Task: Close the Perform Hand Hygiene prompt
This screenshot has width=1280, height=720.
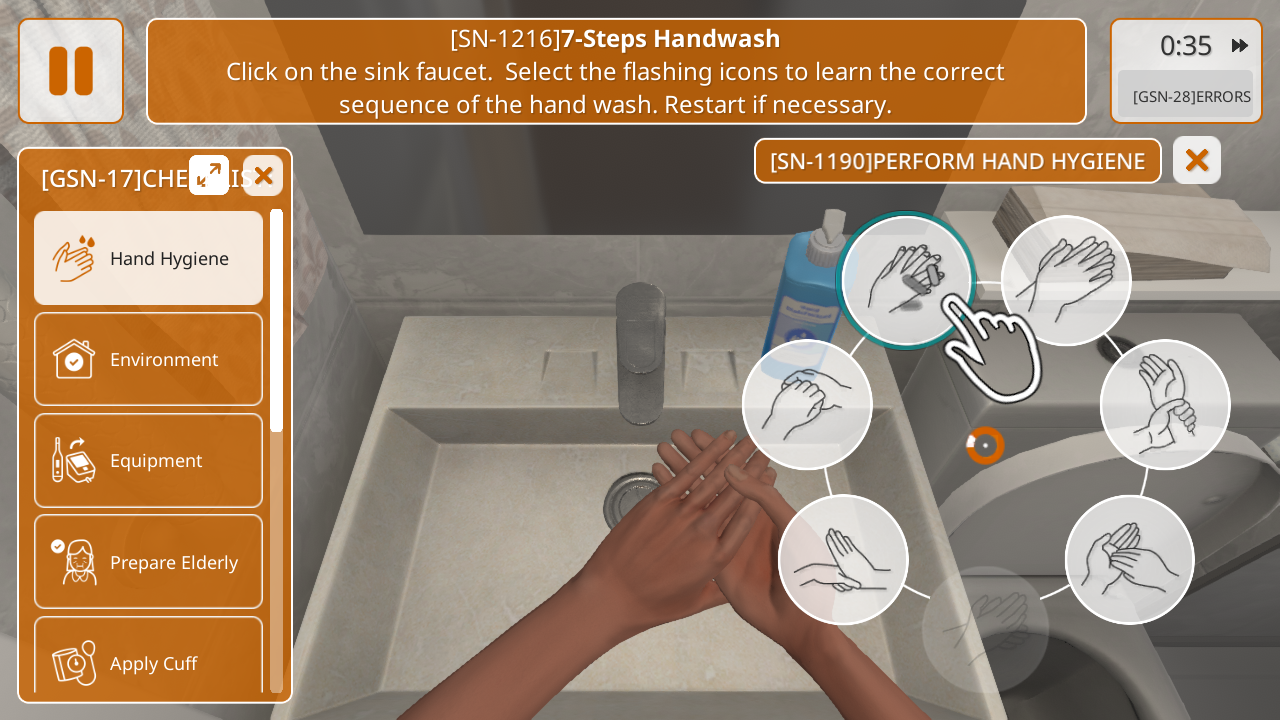Action: [x=1196, y=160]
